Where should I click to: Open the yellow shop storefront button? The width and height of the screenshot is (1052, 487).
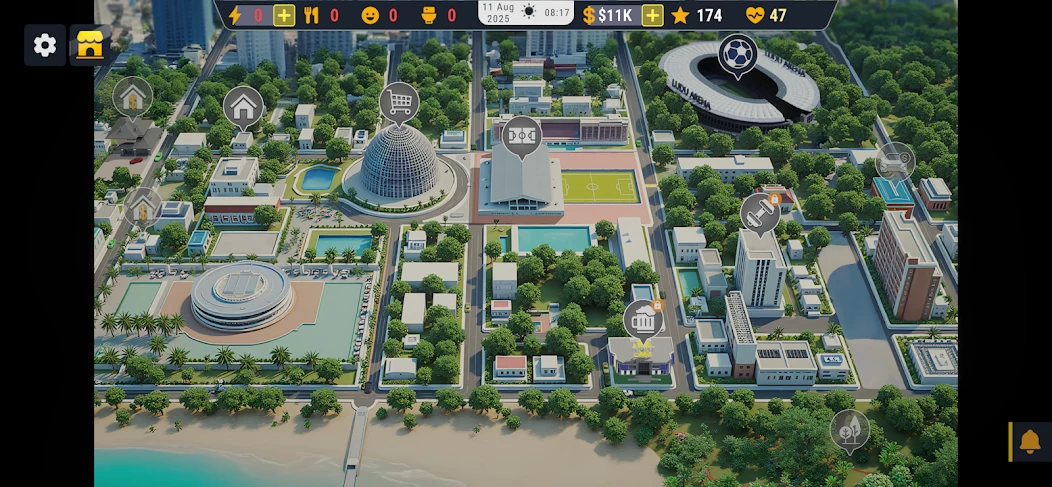(x=90, y=45)
